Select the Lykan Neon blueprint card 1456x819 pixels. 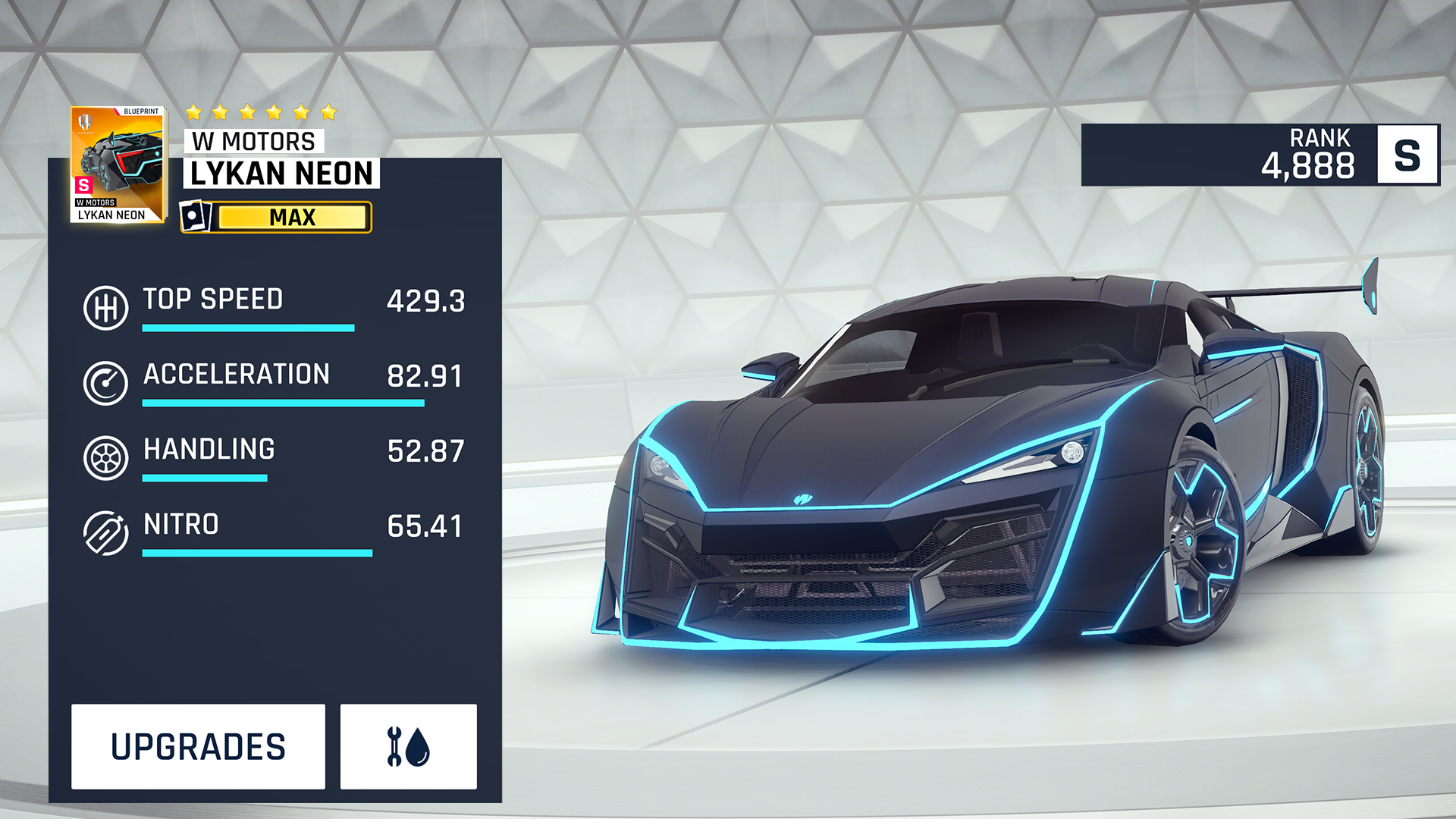(118, 165)
